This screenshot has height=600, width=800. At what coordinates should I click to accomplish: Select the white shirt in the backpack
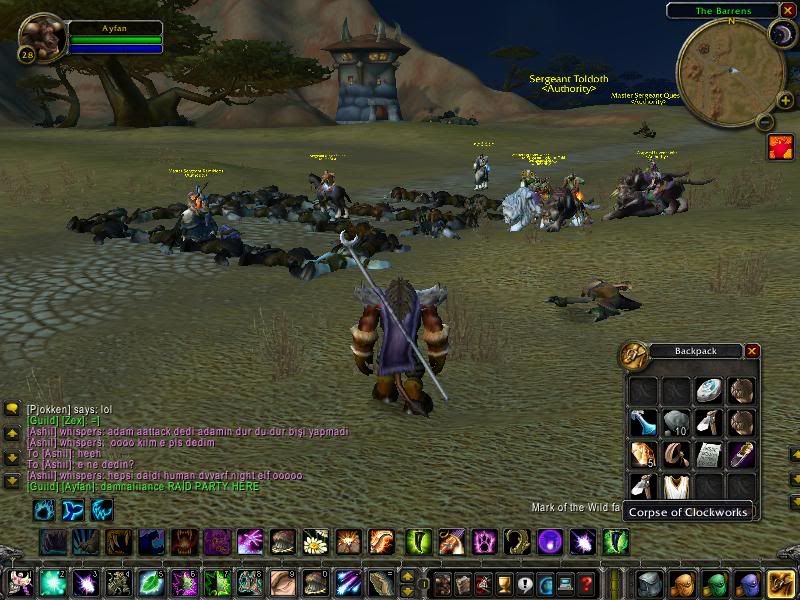(675, 486)
